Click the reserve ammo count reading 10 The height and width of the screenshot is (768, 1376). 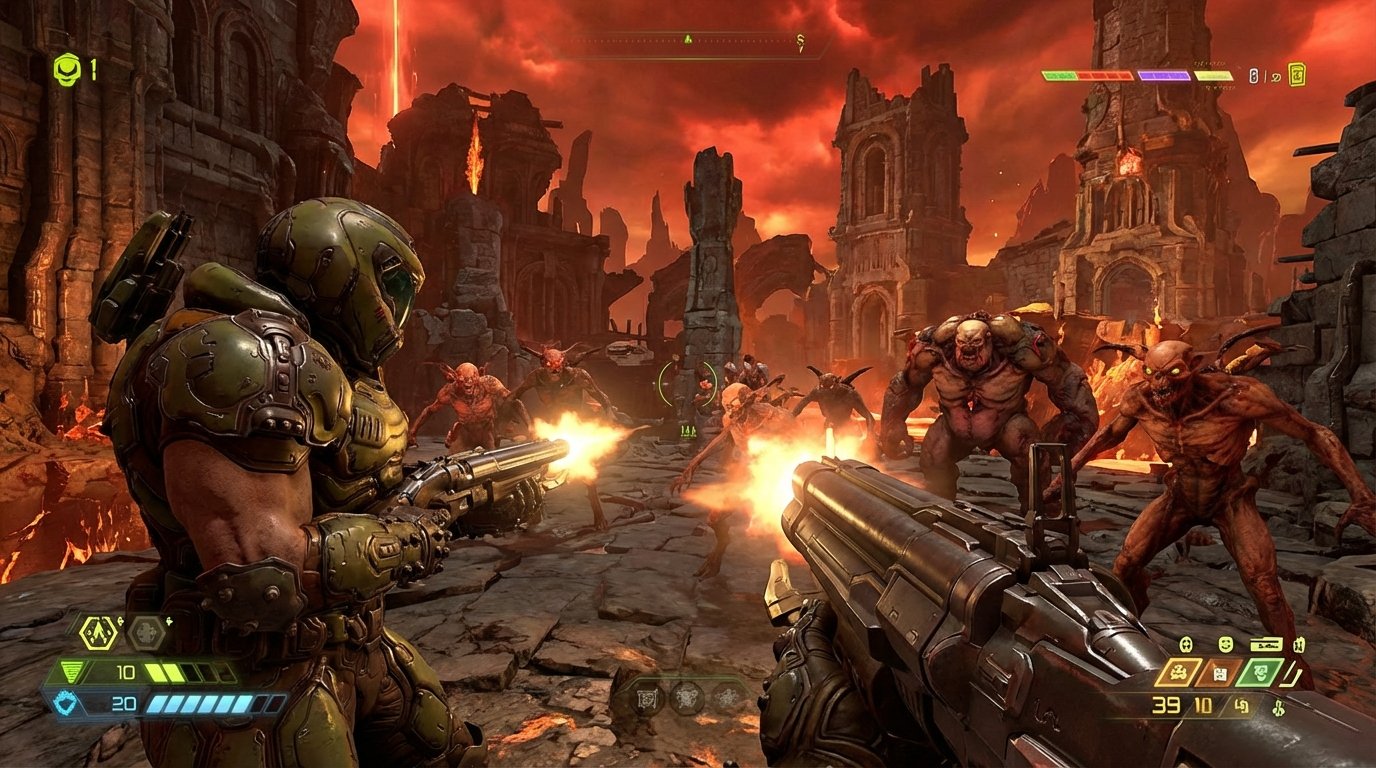pyautogui.click(x=1202, y=703)
